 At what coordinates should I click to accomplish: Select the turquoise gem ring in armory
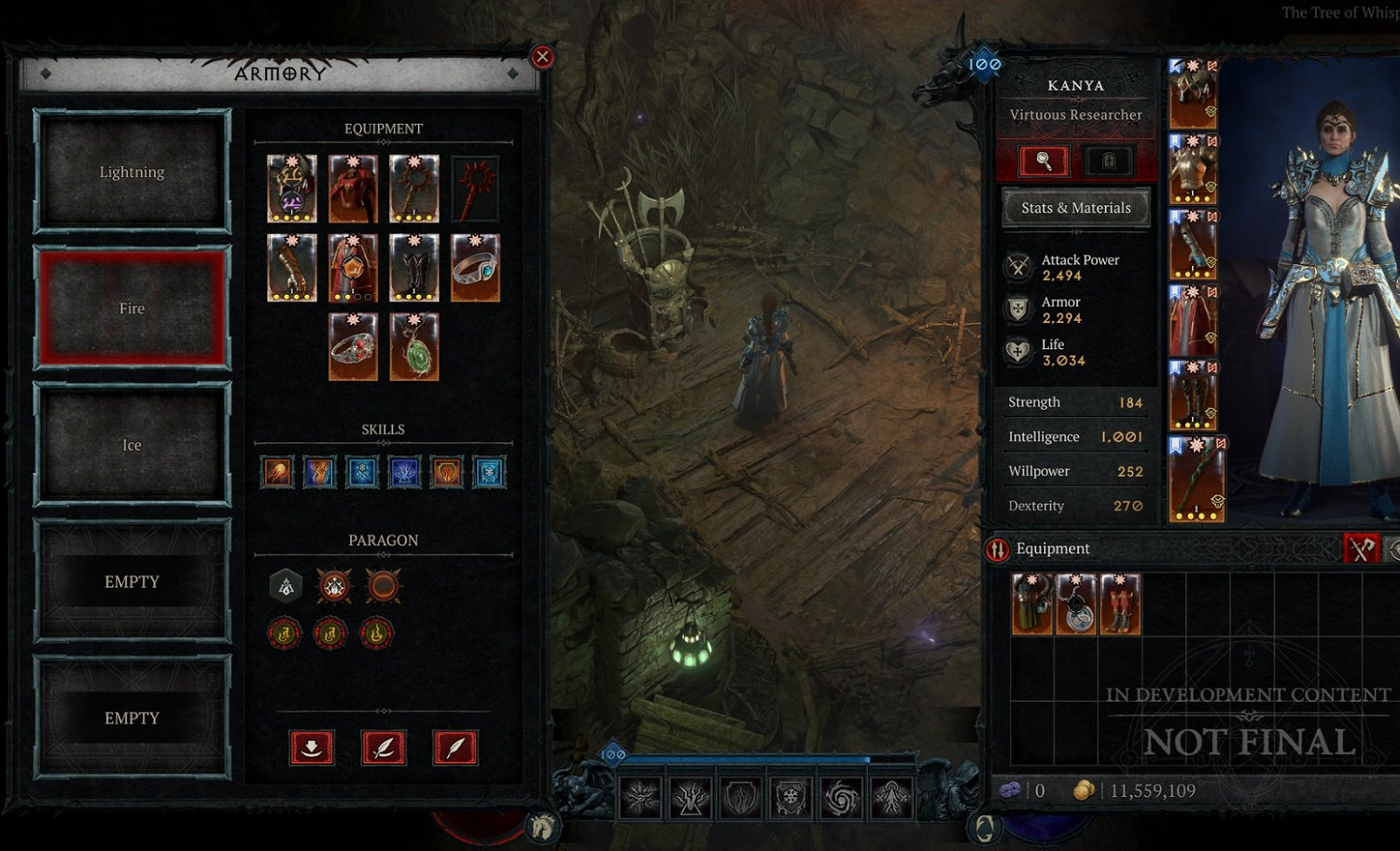click(475, 268)
